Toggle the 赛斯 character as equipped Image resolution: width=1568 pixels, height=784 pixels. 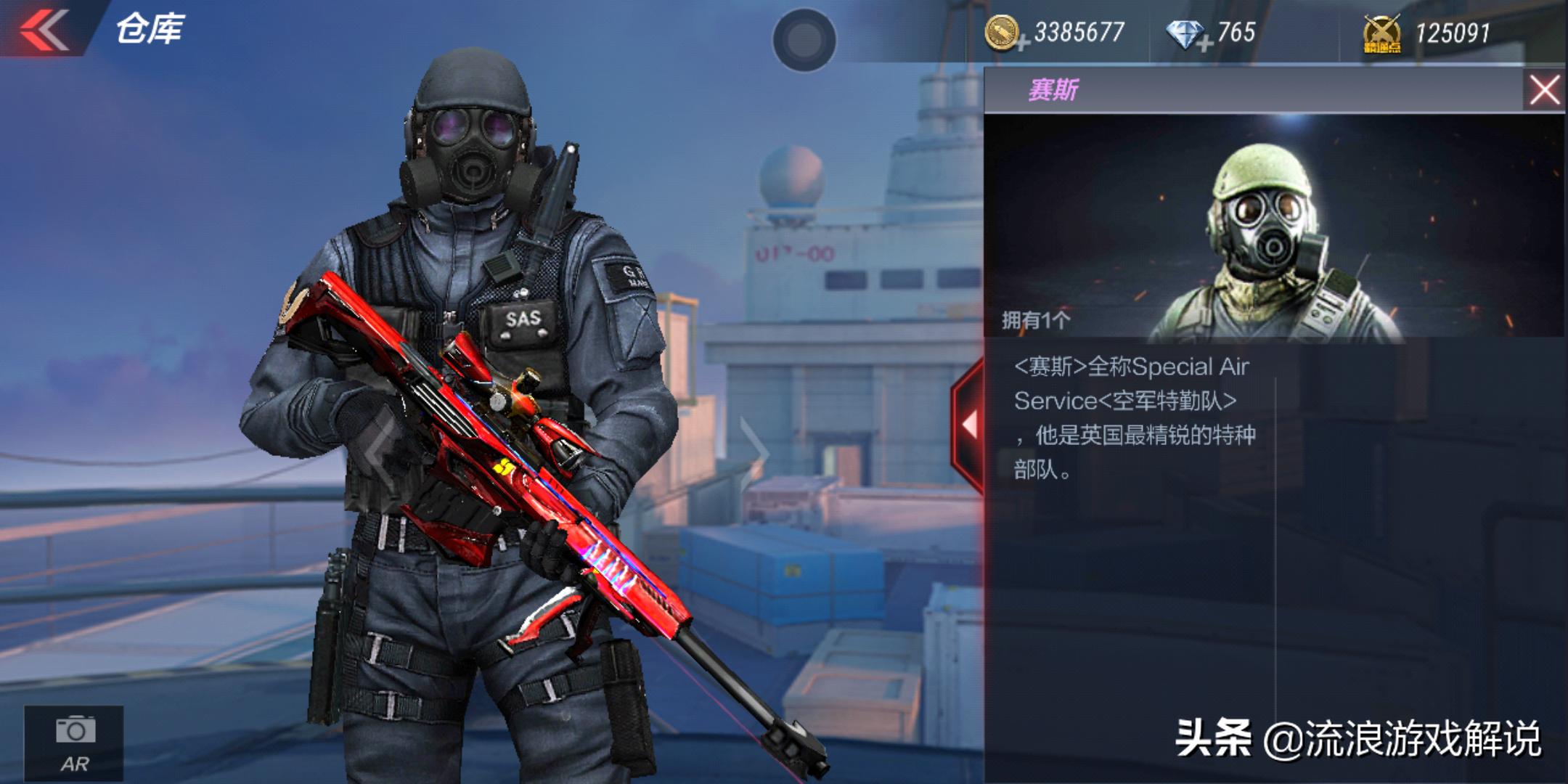click(x=1270, y=240)
